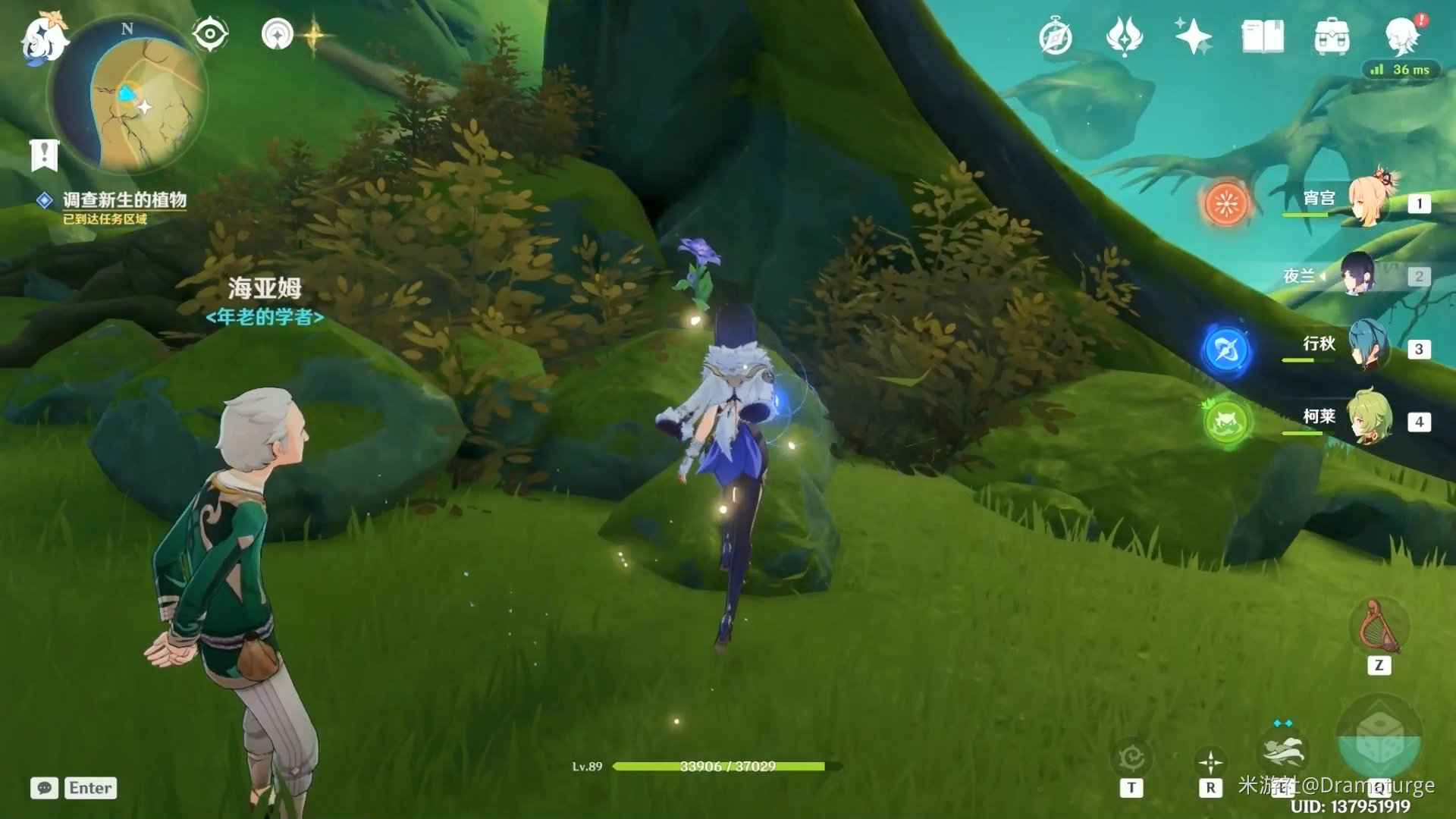Switch to party member 柯莱
The width and height of the screenshot is (1456, 819).
point(1370,418)
